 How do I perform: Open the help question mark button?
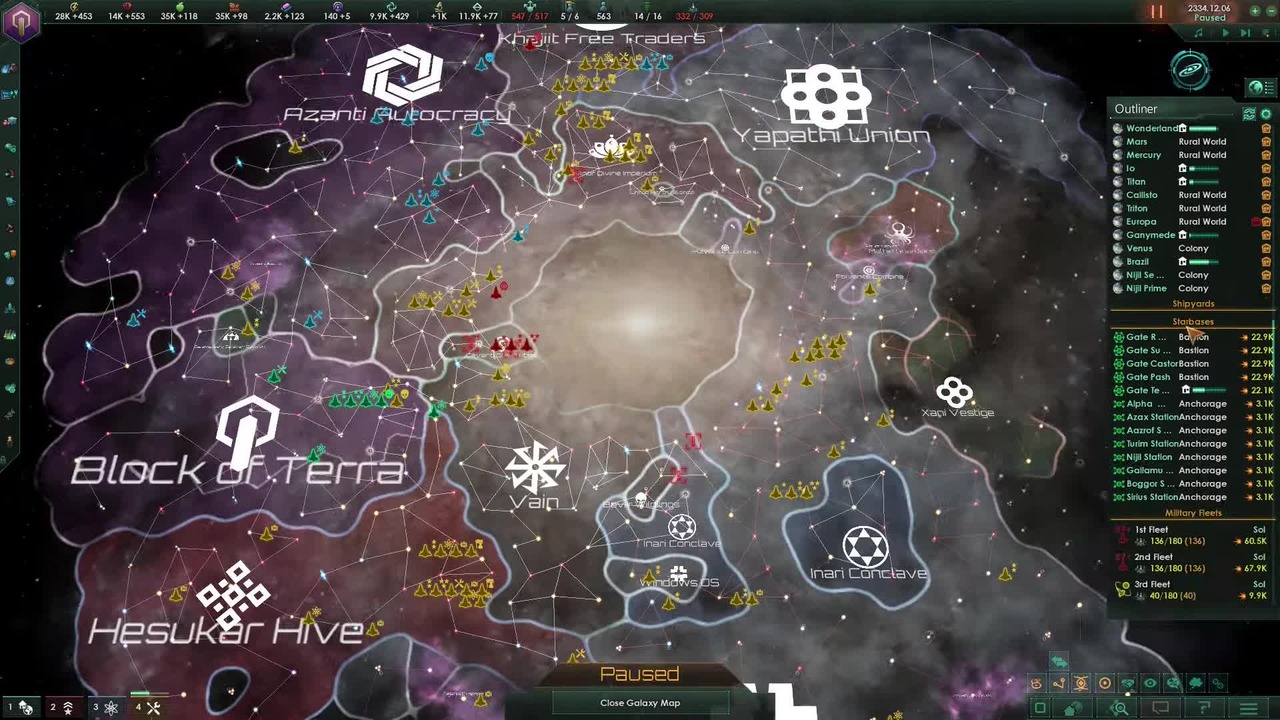(1205, 709)
